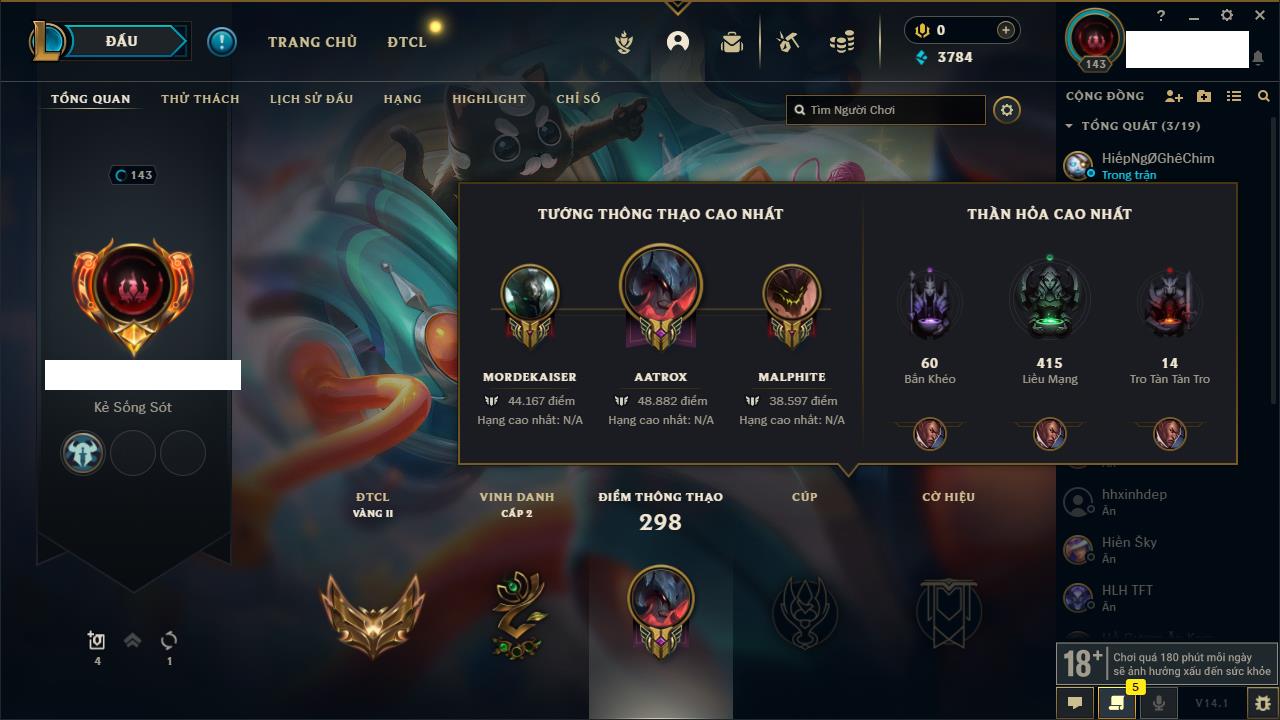Open the LỊCH SỬ ĐẤU tab

pyautogui.click(x=311, y=99)
